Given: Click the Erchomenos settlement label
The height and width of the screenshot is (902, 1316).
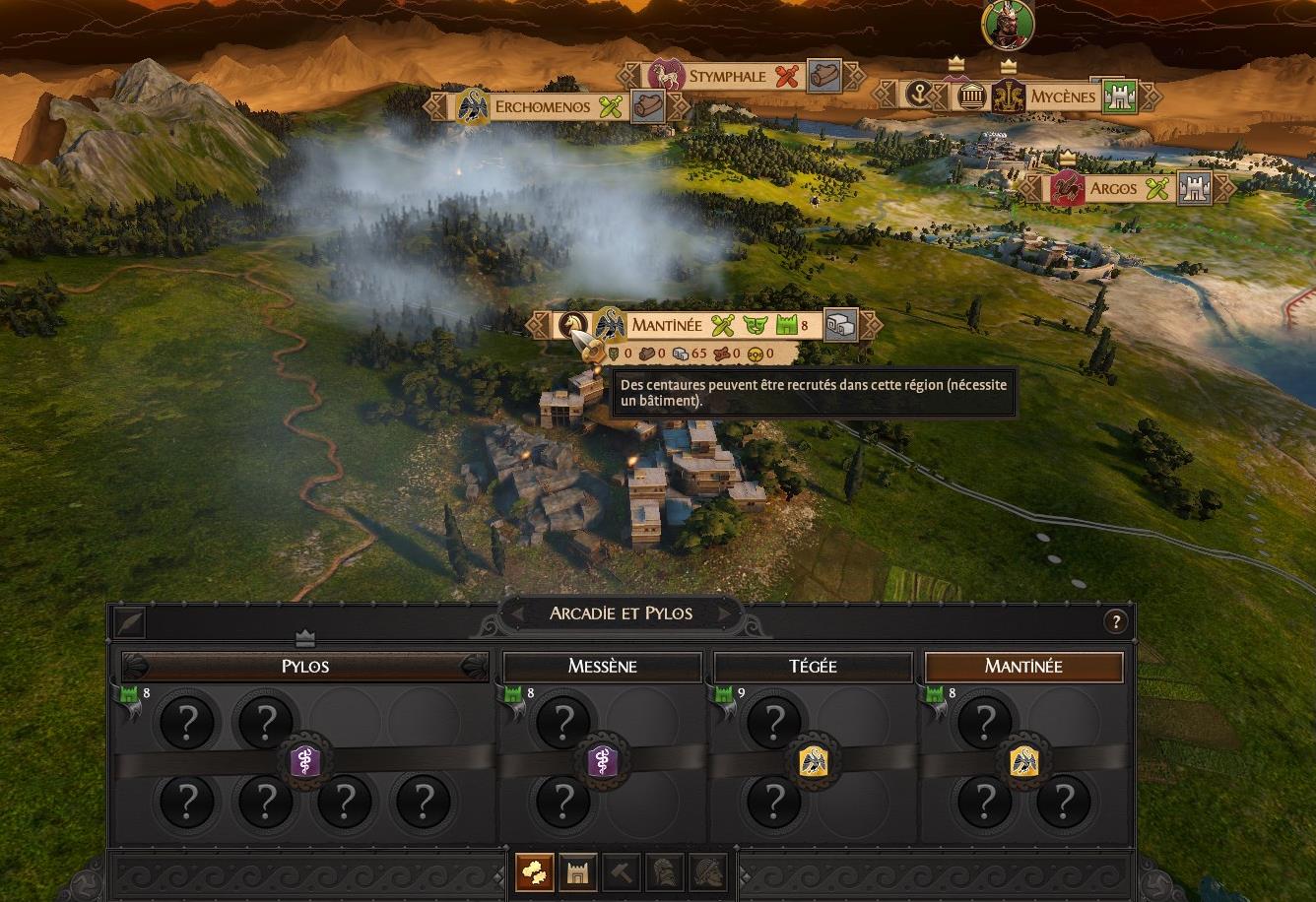Looking at the screenshot, I should 542,106.
